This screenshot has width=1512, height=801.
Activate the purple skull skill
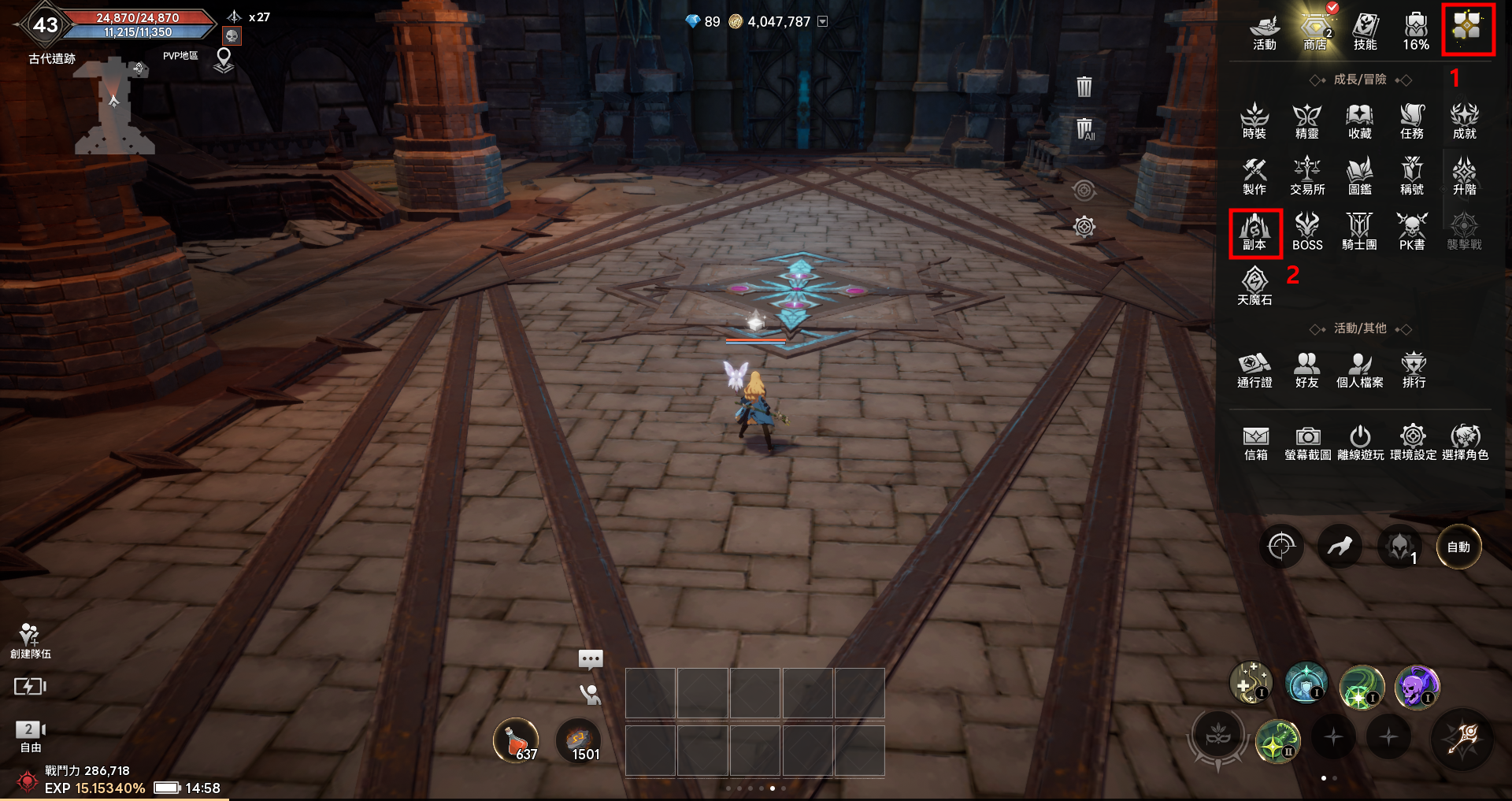[1417, 686]
